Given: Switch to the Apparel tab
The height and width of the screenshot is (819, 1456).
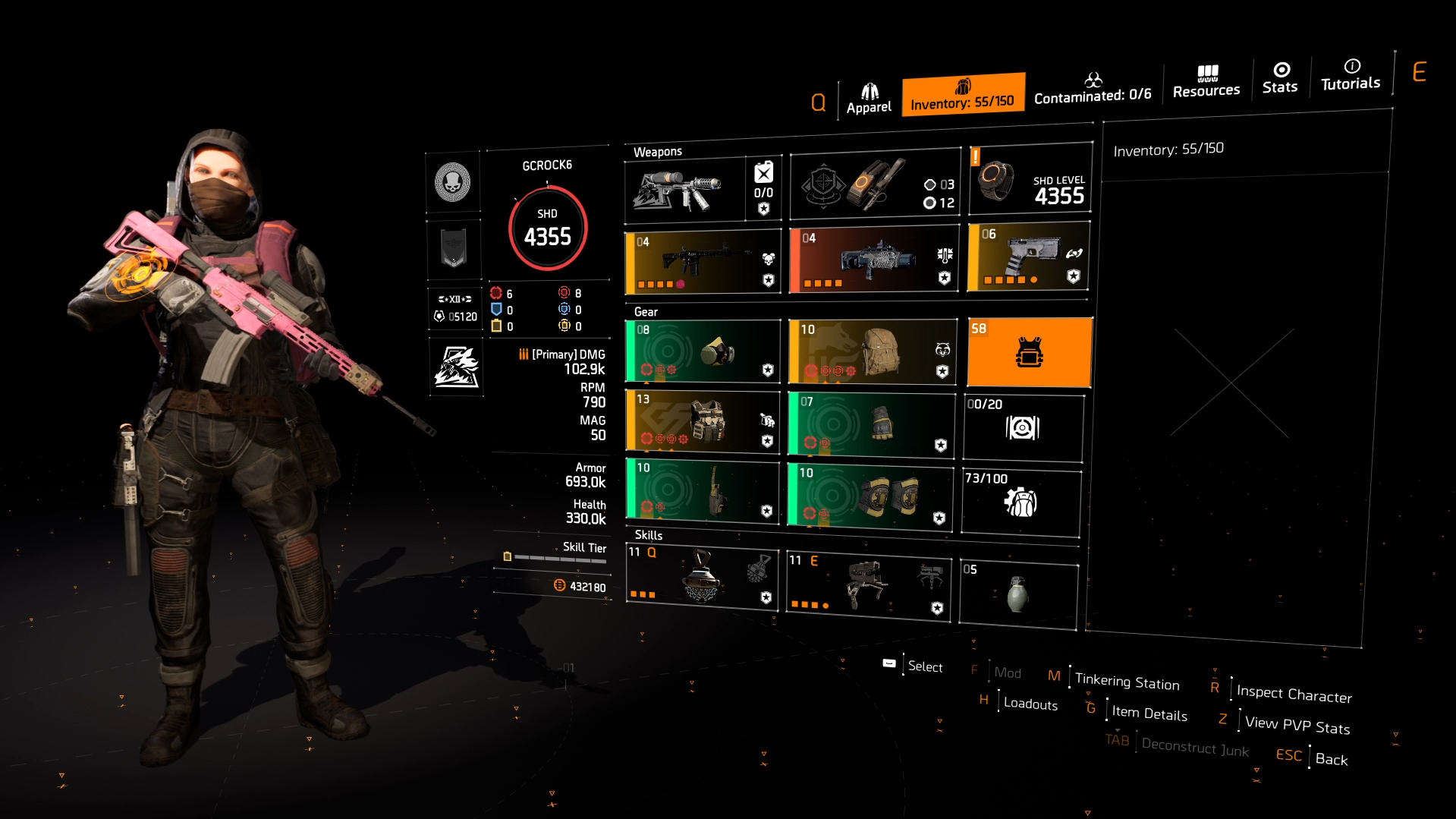Looking at the screenshot, I should [869, 95].
